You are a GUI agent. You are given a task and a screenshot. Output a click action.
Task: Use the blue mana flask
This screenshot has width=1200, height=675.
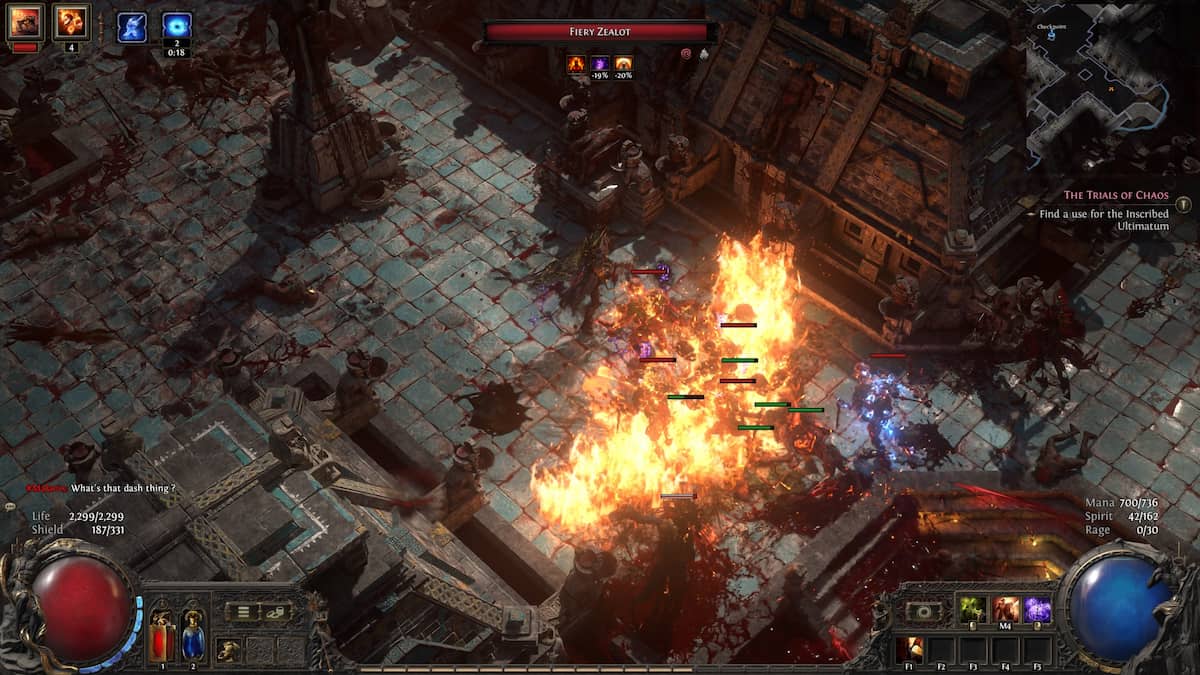coord(192,634)
